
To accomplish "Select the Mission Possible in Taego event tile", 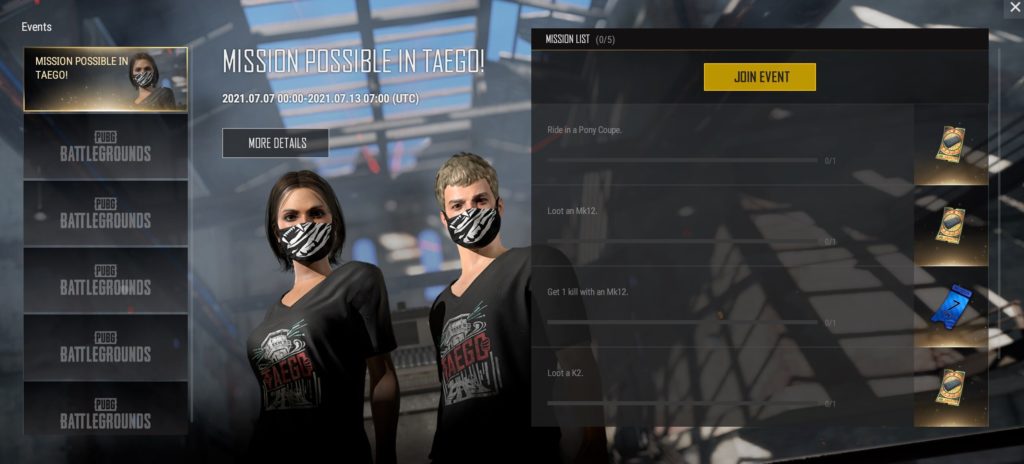I will [105, 79].
